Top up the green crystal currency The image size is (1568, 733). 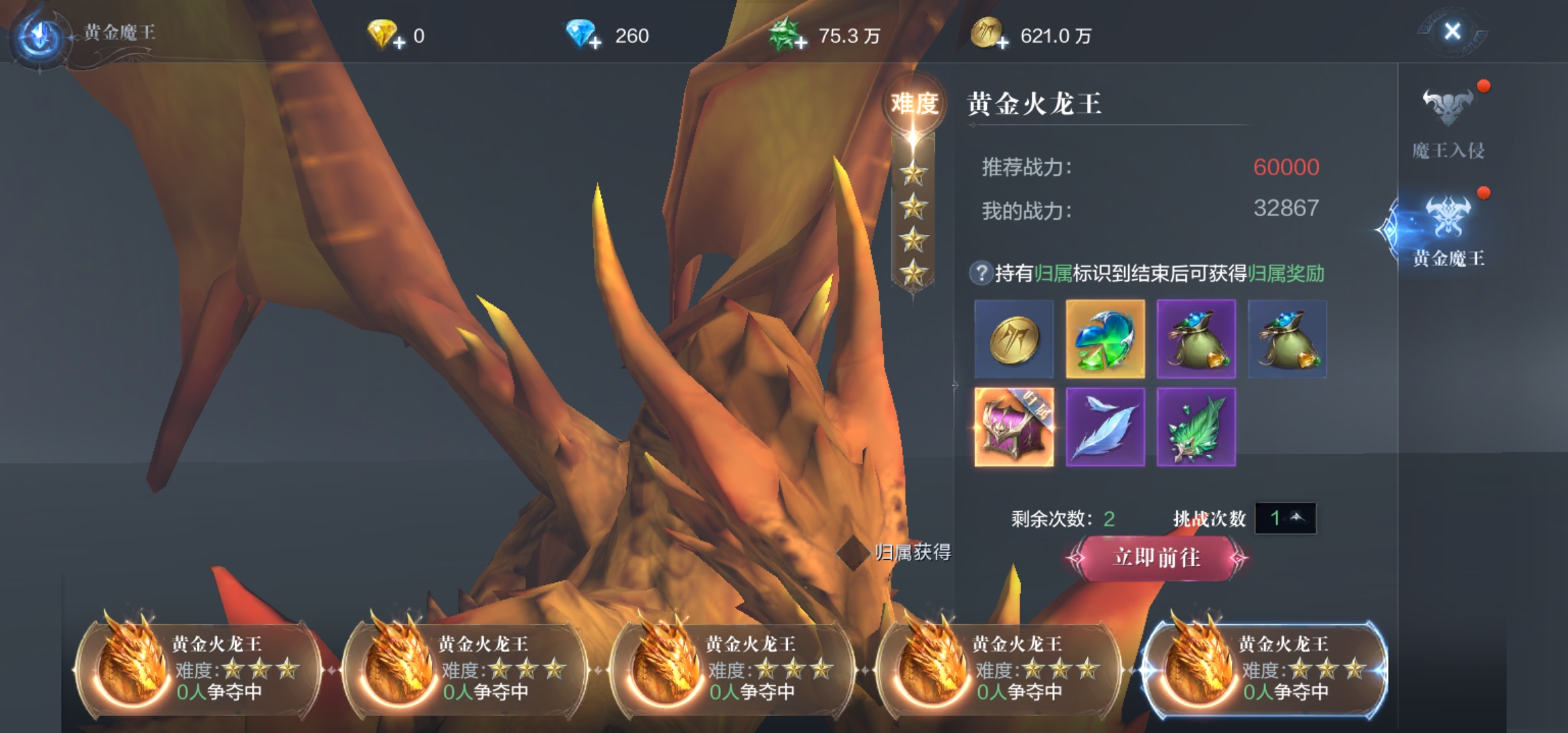(x=801, y=43)
